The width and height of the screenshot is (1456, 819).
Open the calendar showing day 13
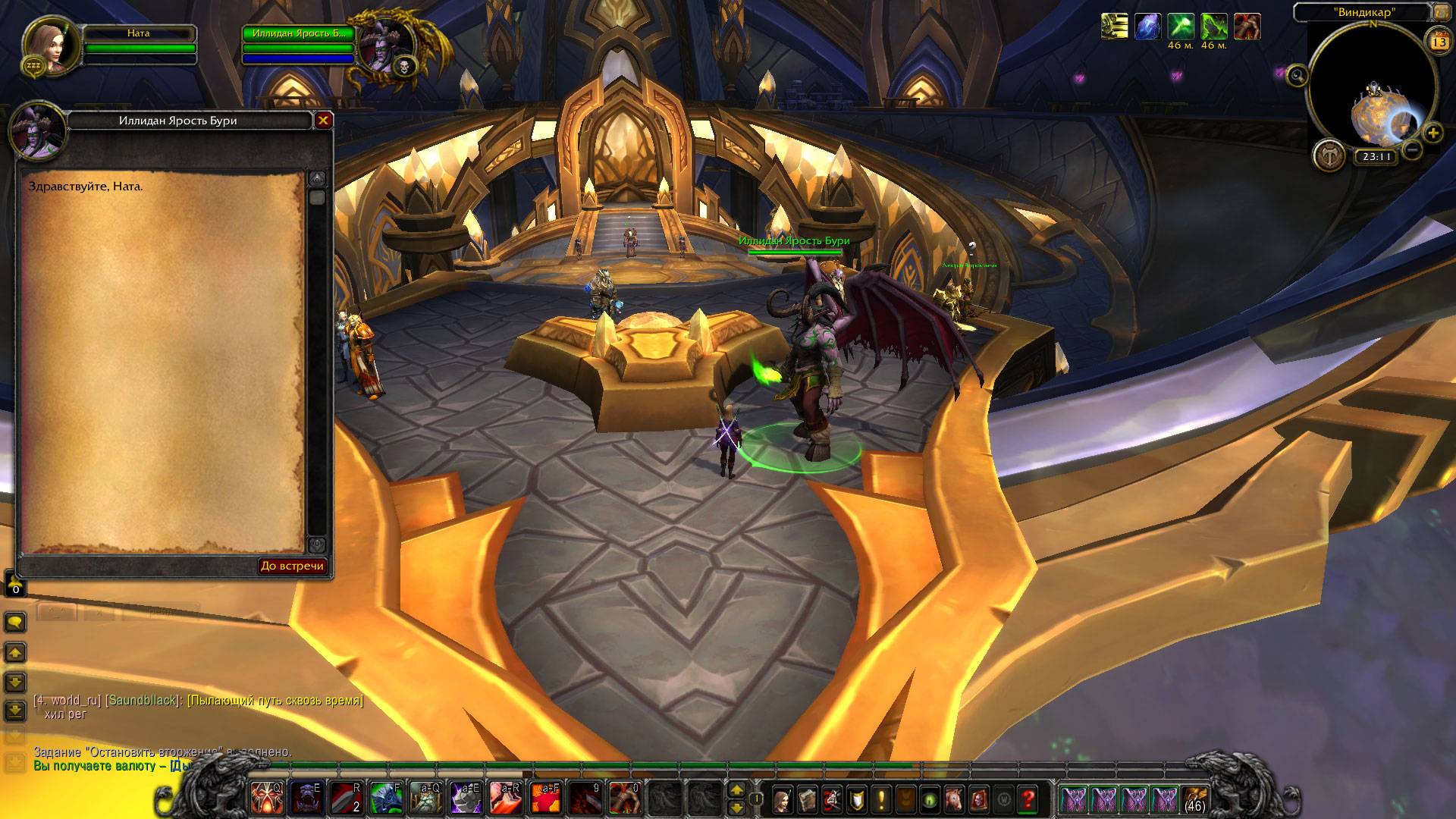click(1439, 42)
